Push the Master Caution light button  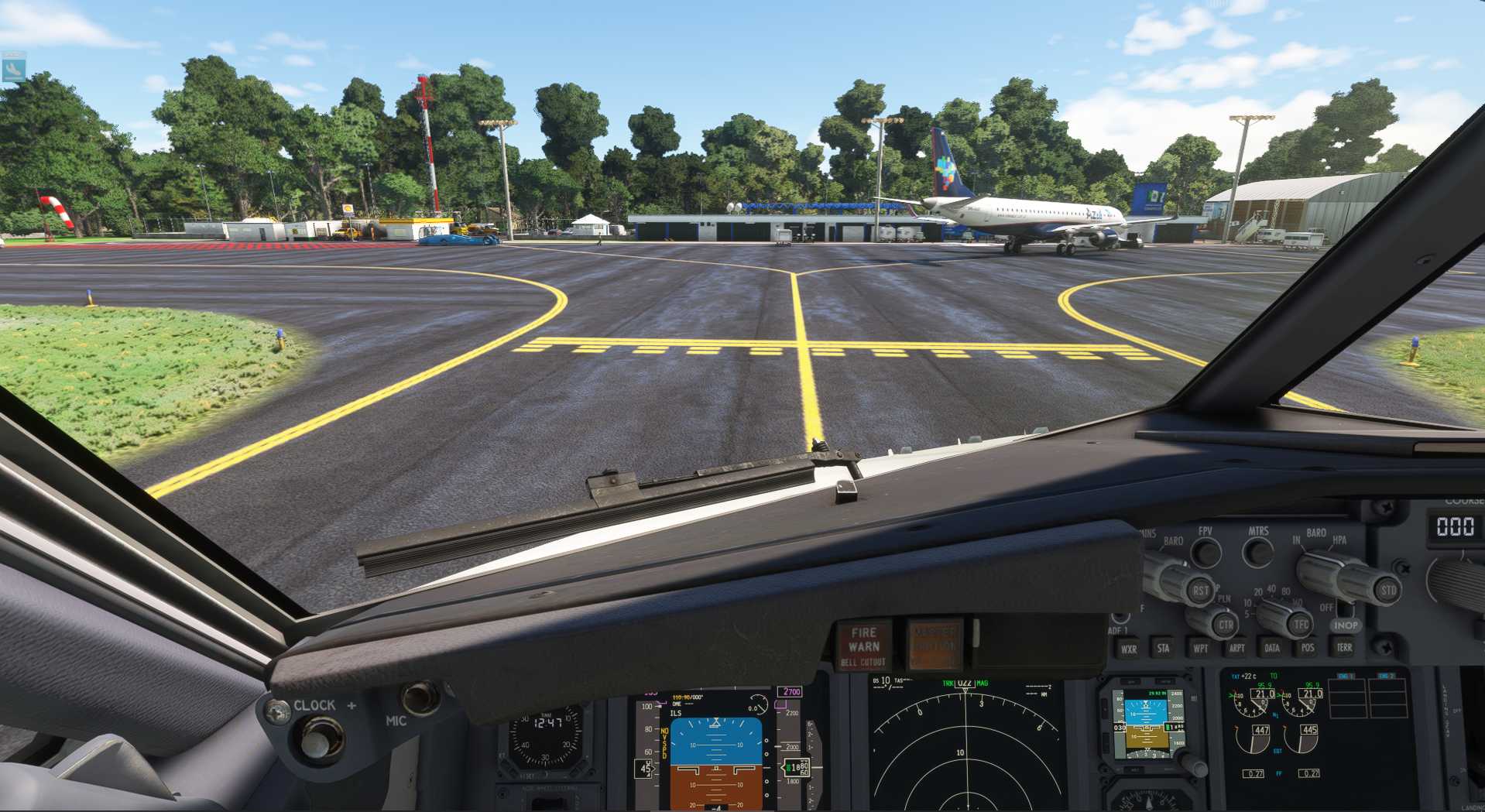pos(935,643)
